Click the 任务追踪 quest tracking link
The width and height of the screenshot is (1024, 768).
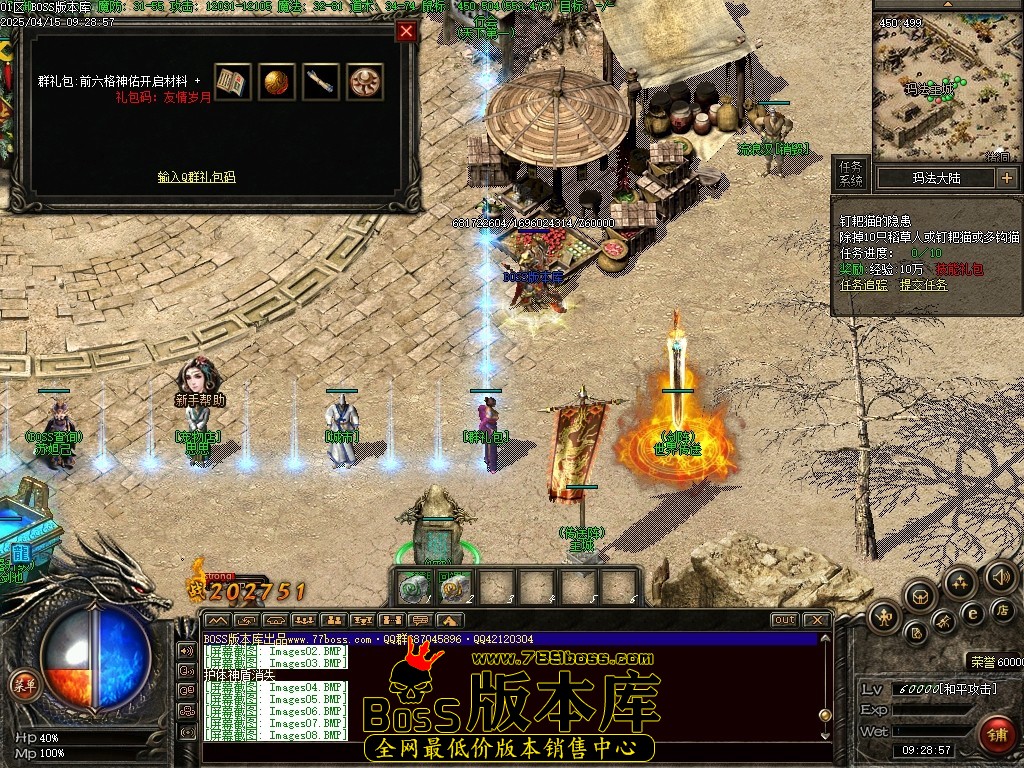coord(863,285)
